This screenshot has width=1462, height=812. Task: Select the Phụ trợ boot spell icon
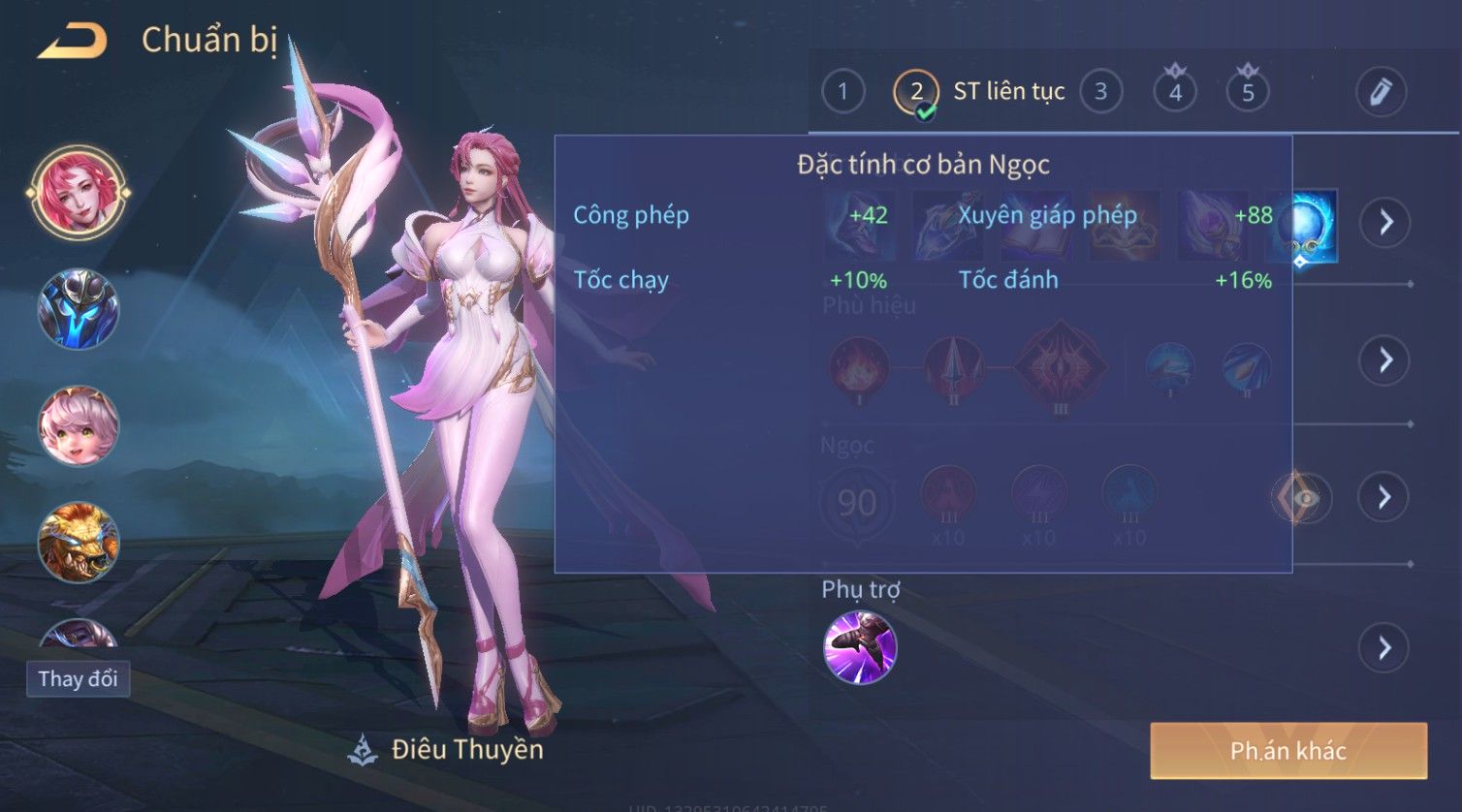[859, 647]
